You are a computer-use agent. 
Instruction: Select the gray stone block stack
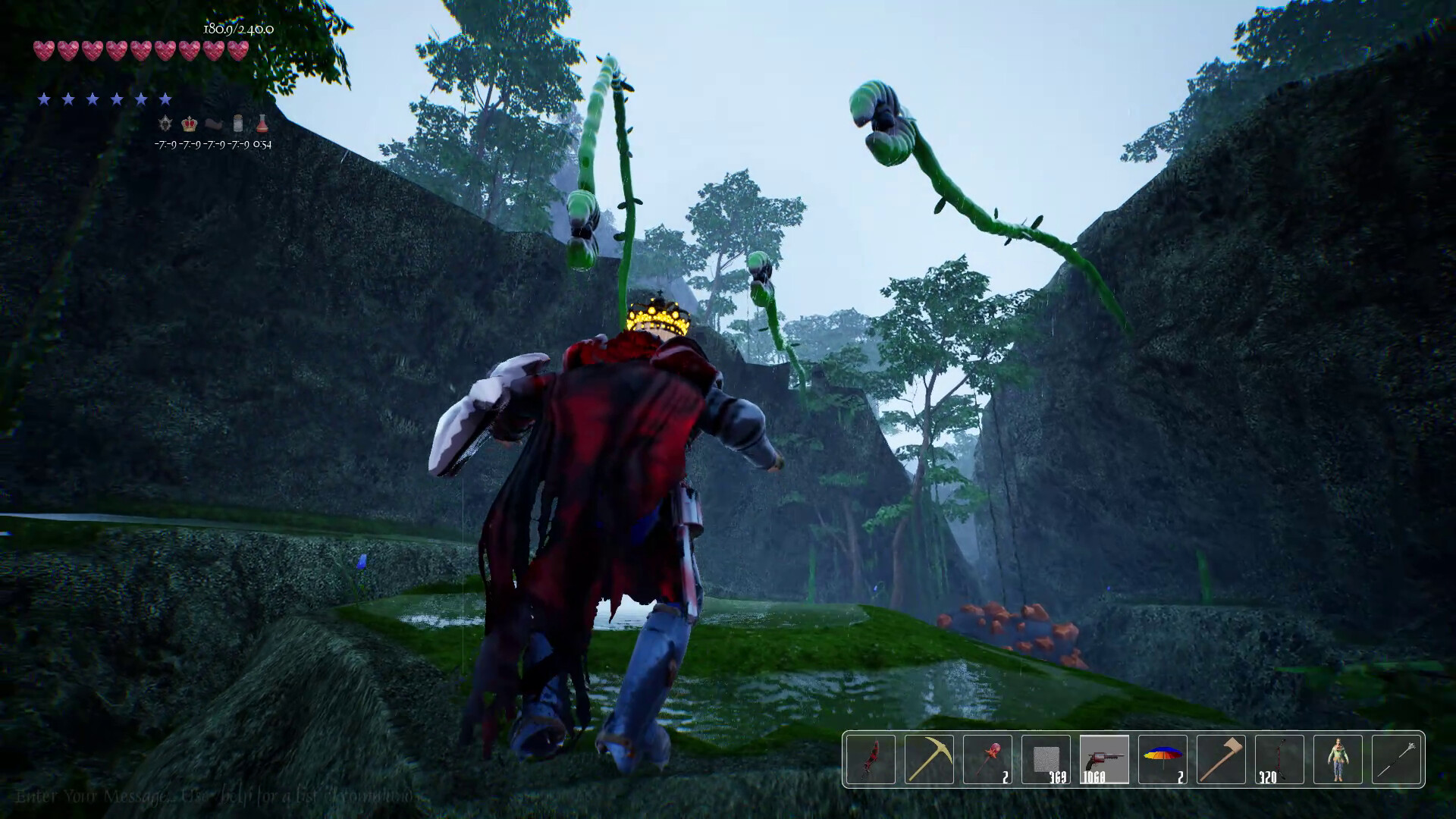(x=1046, y=759)
